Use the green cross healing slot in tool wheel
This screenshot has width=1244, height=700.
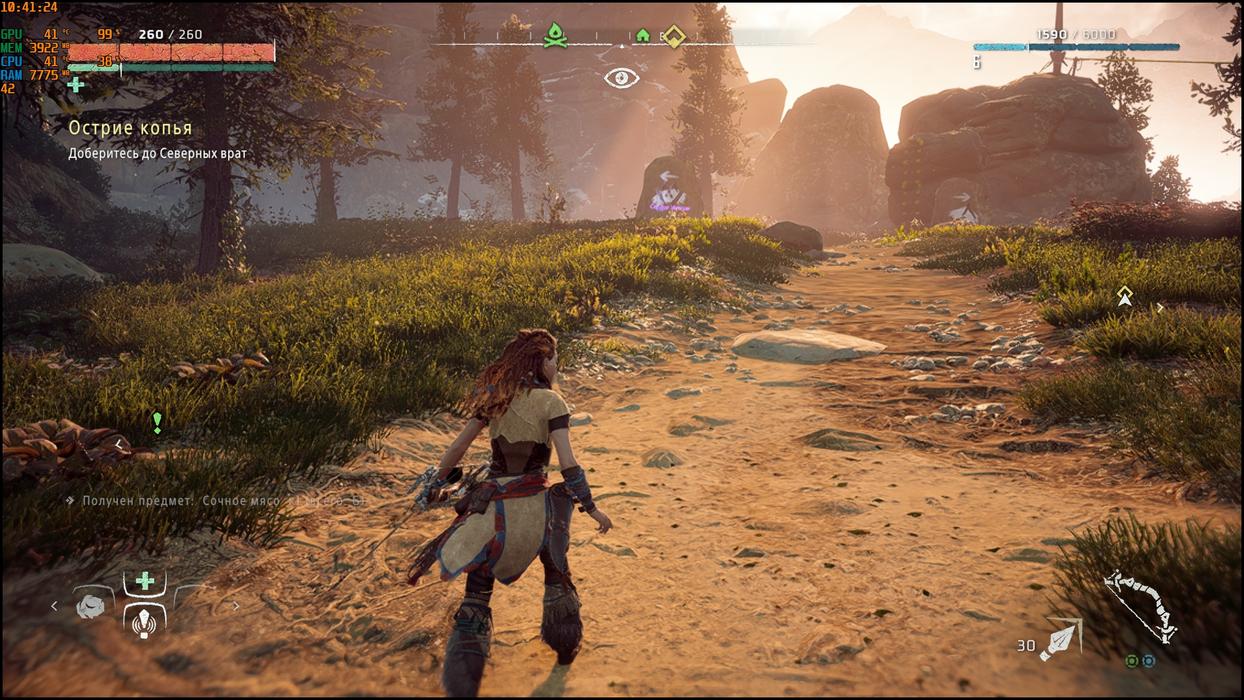coord(145,581)
